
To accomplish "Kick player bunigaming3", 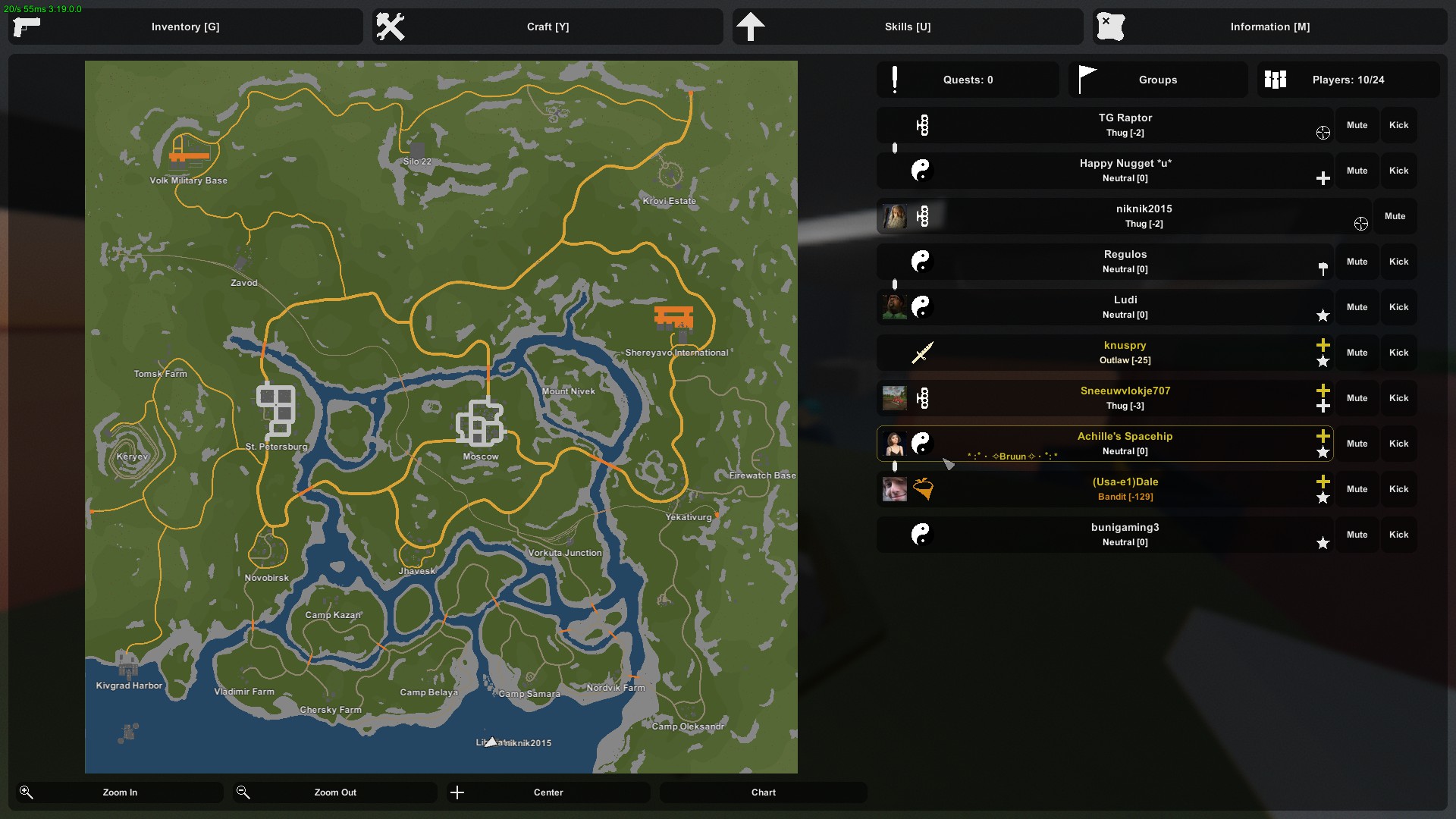I will pyautogui.click(x=1398, y=535).
